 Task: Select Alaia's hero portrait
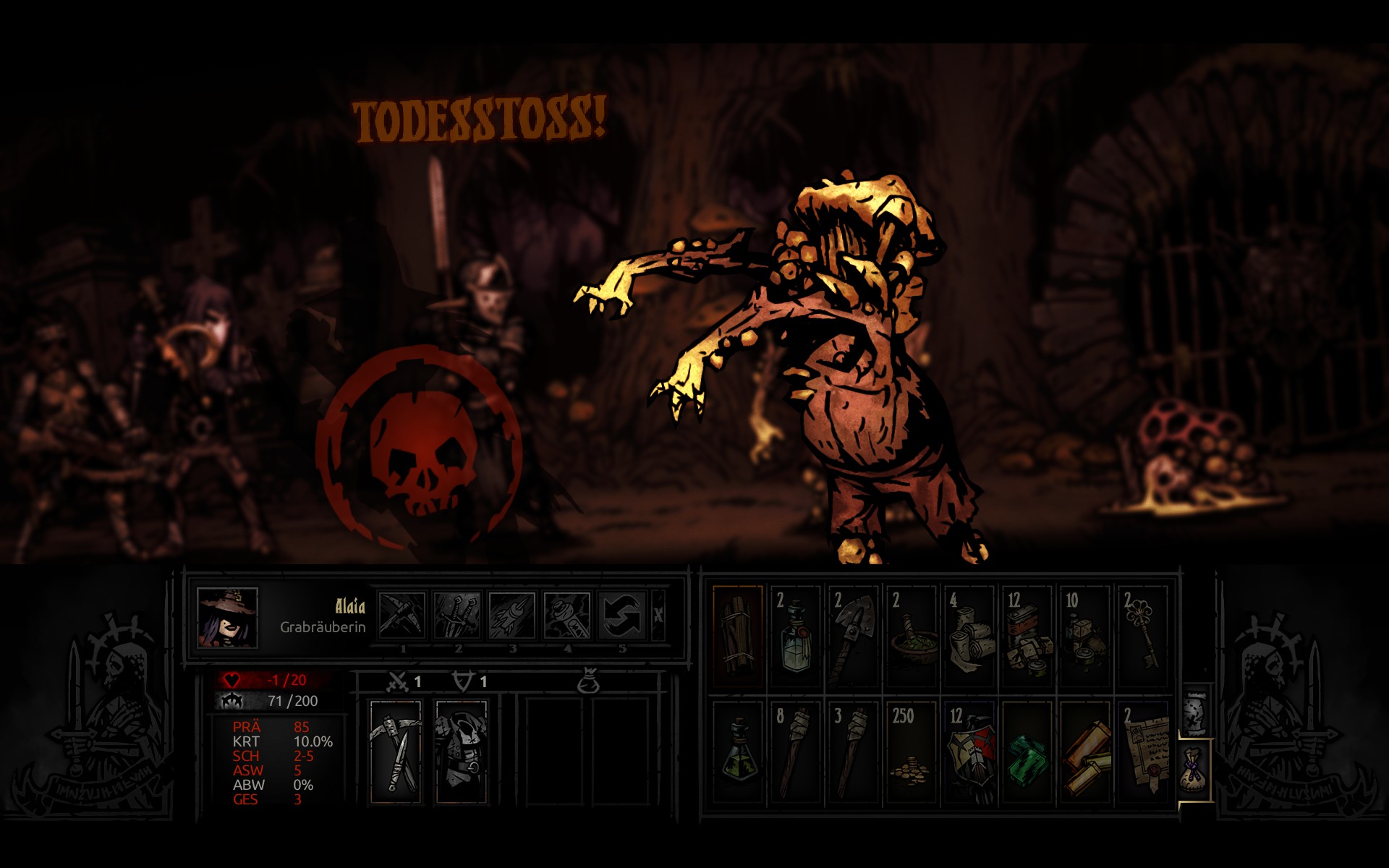(x=227, y=617)
